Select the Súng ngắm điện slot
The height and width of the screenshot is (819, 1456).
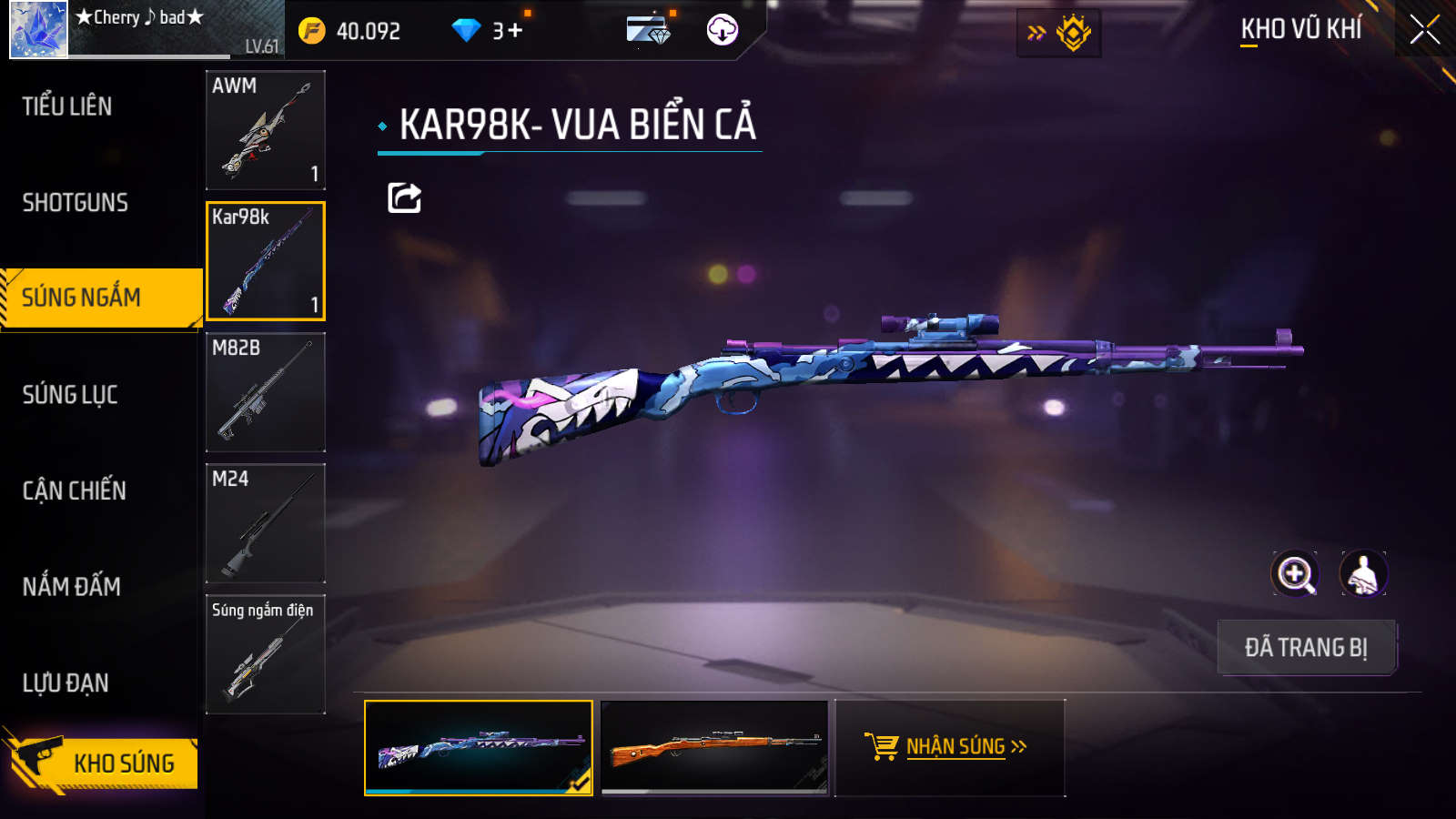point(265,654)
